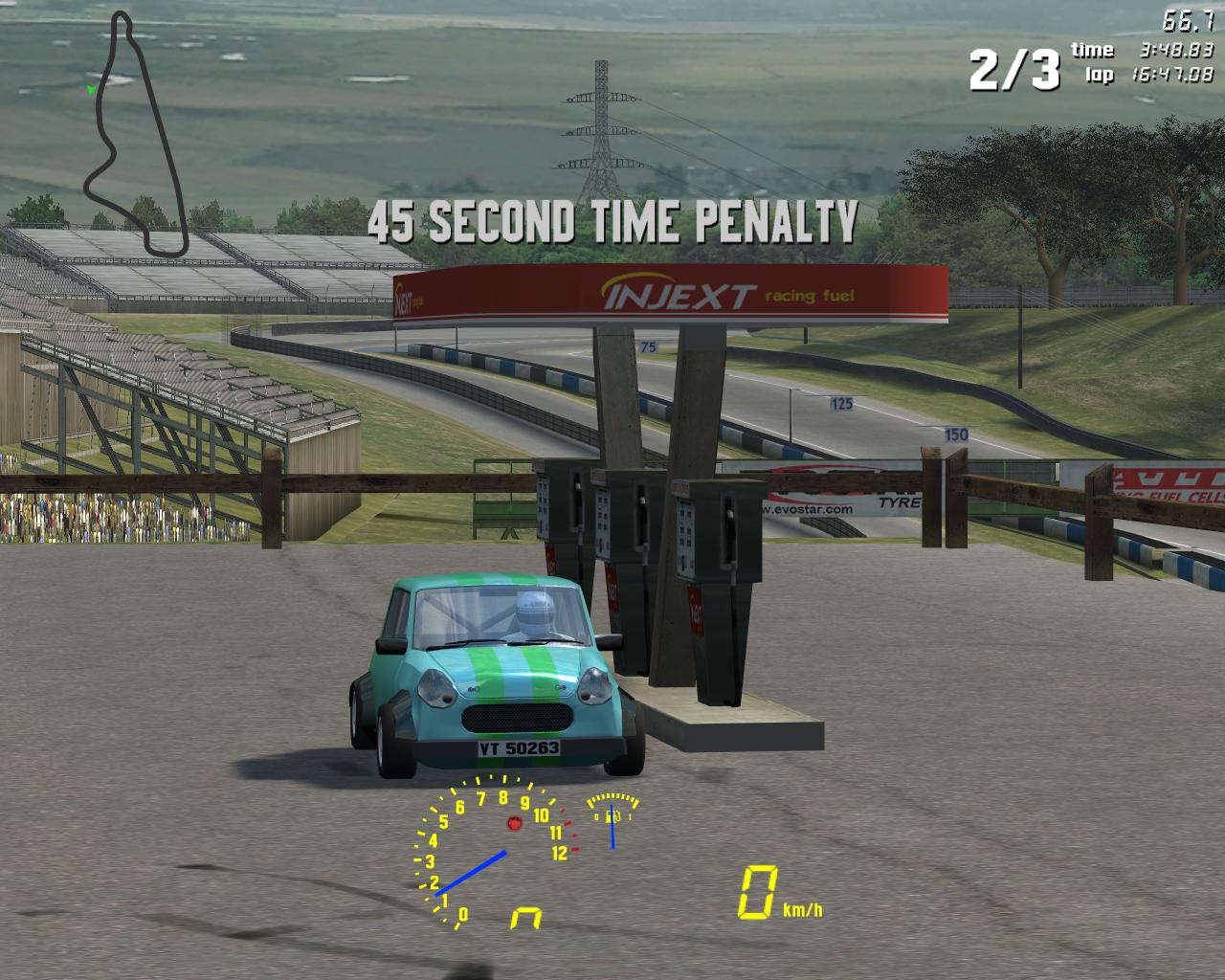Click the track outline minimap
Viewport: 1225px width, 980px height.
pos(134,134)
